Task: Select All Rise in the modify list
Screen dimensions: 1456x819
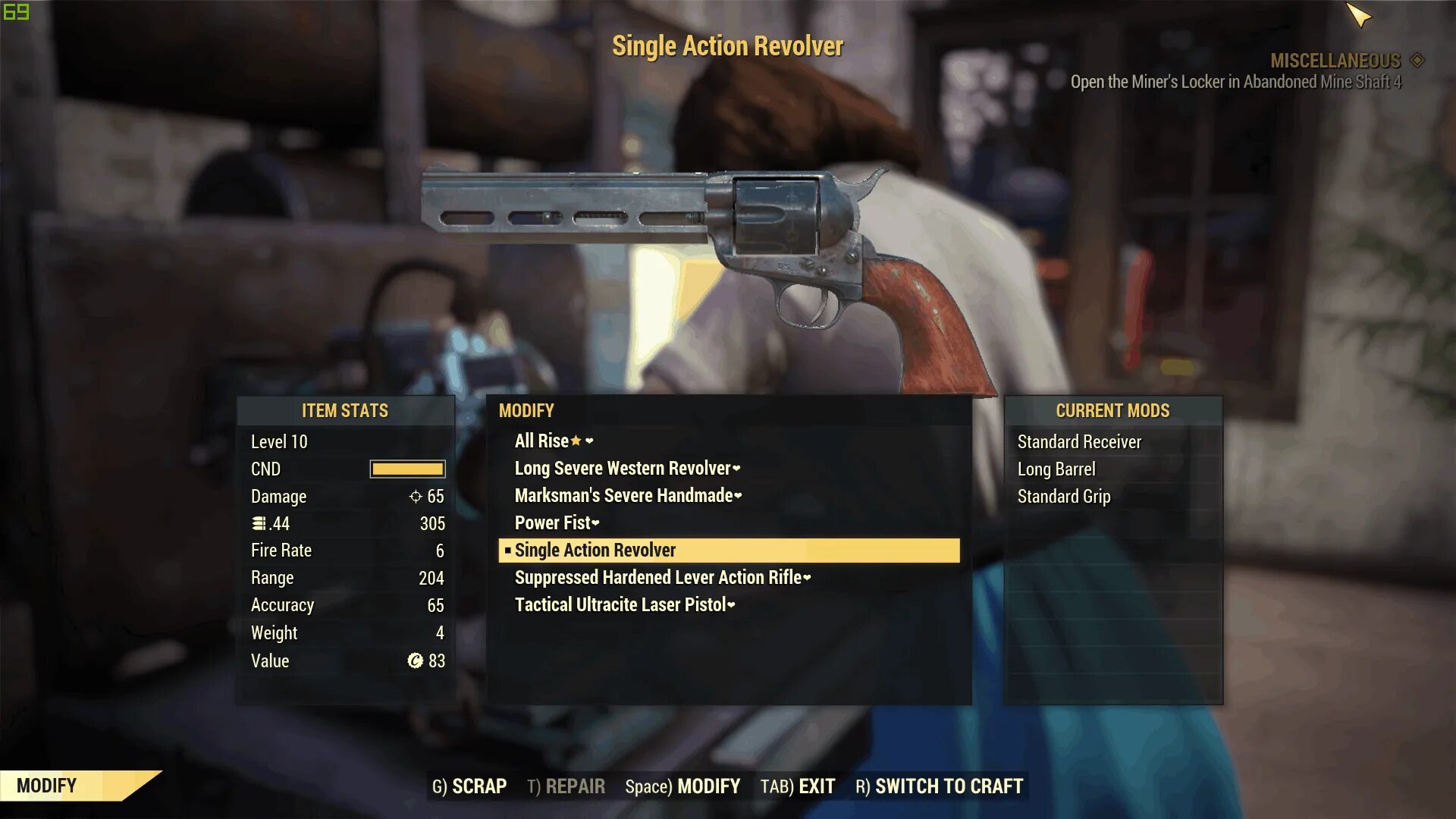Action: pos(541,441)
